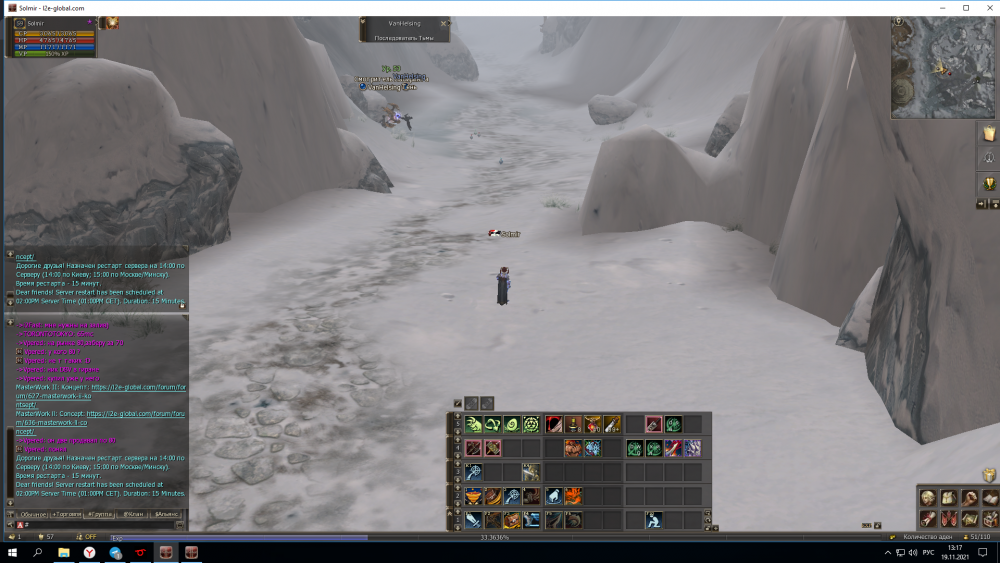Switch to the +Торговля chat tab
1000x563 pixels.
[x=68, y=514]
